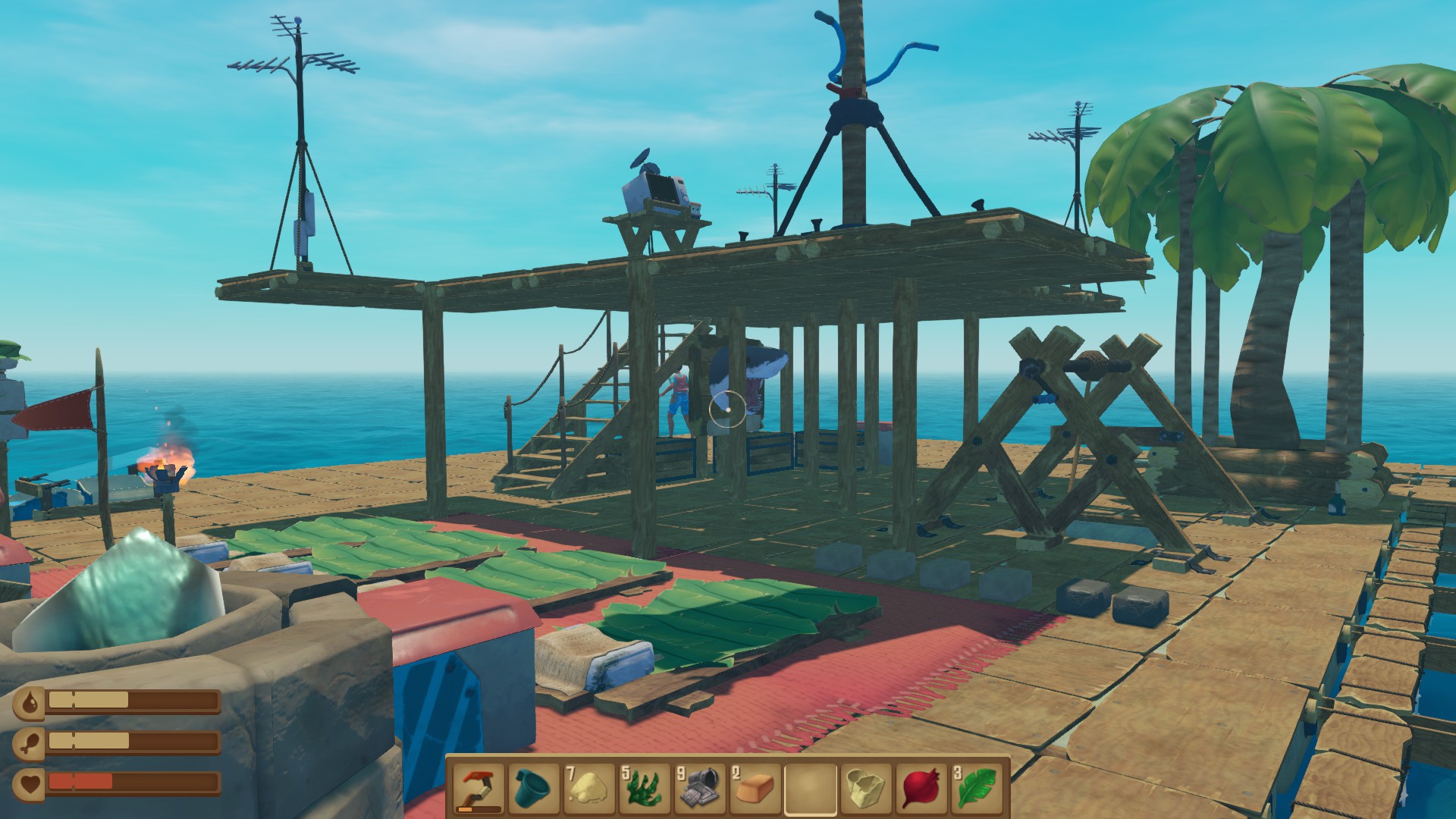
Task: Click the highlighted empty hotbar slot
Action: coord(811,789)
